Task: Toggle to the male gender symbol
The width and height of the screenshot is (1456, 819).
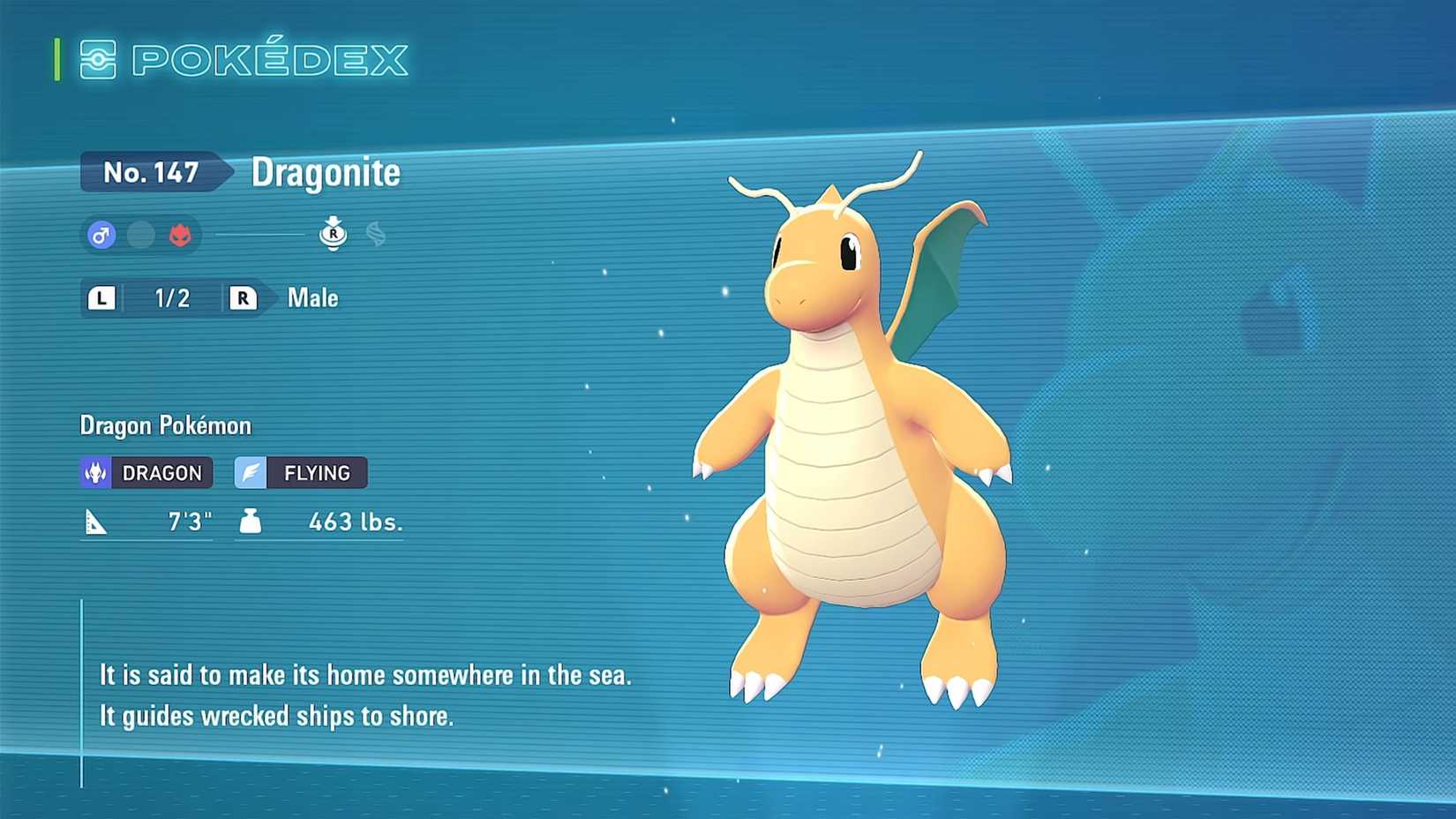Action: click(101, 235)
